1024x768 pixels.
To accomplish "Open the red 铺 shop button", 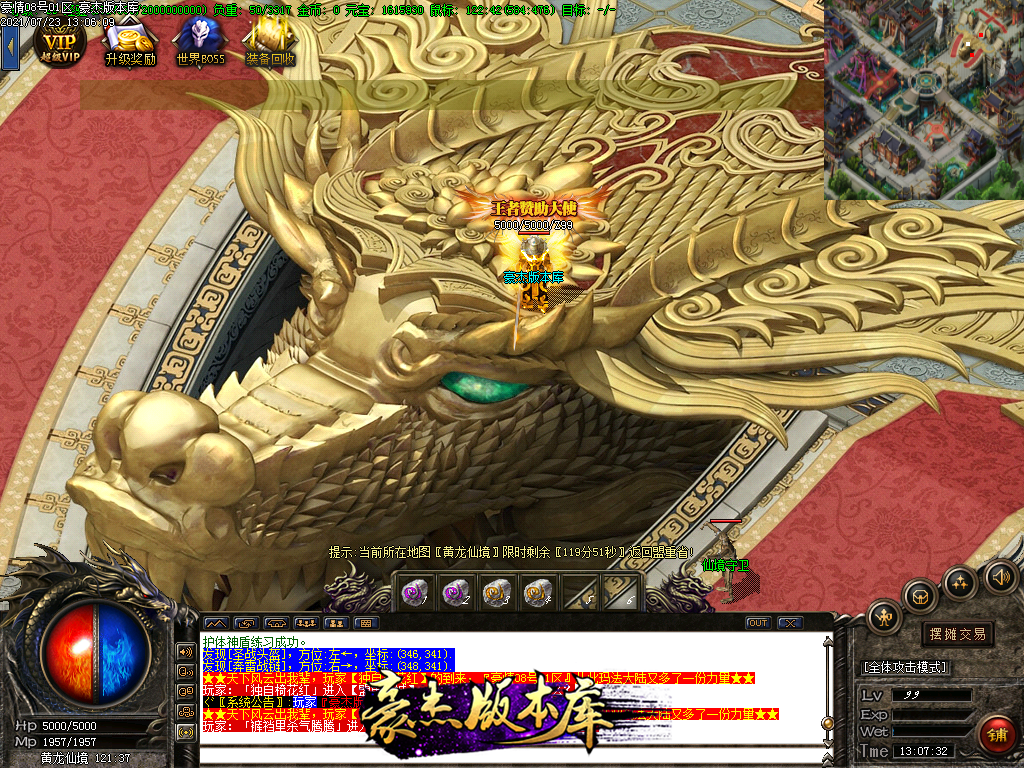I will (997, 735).
